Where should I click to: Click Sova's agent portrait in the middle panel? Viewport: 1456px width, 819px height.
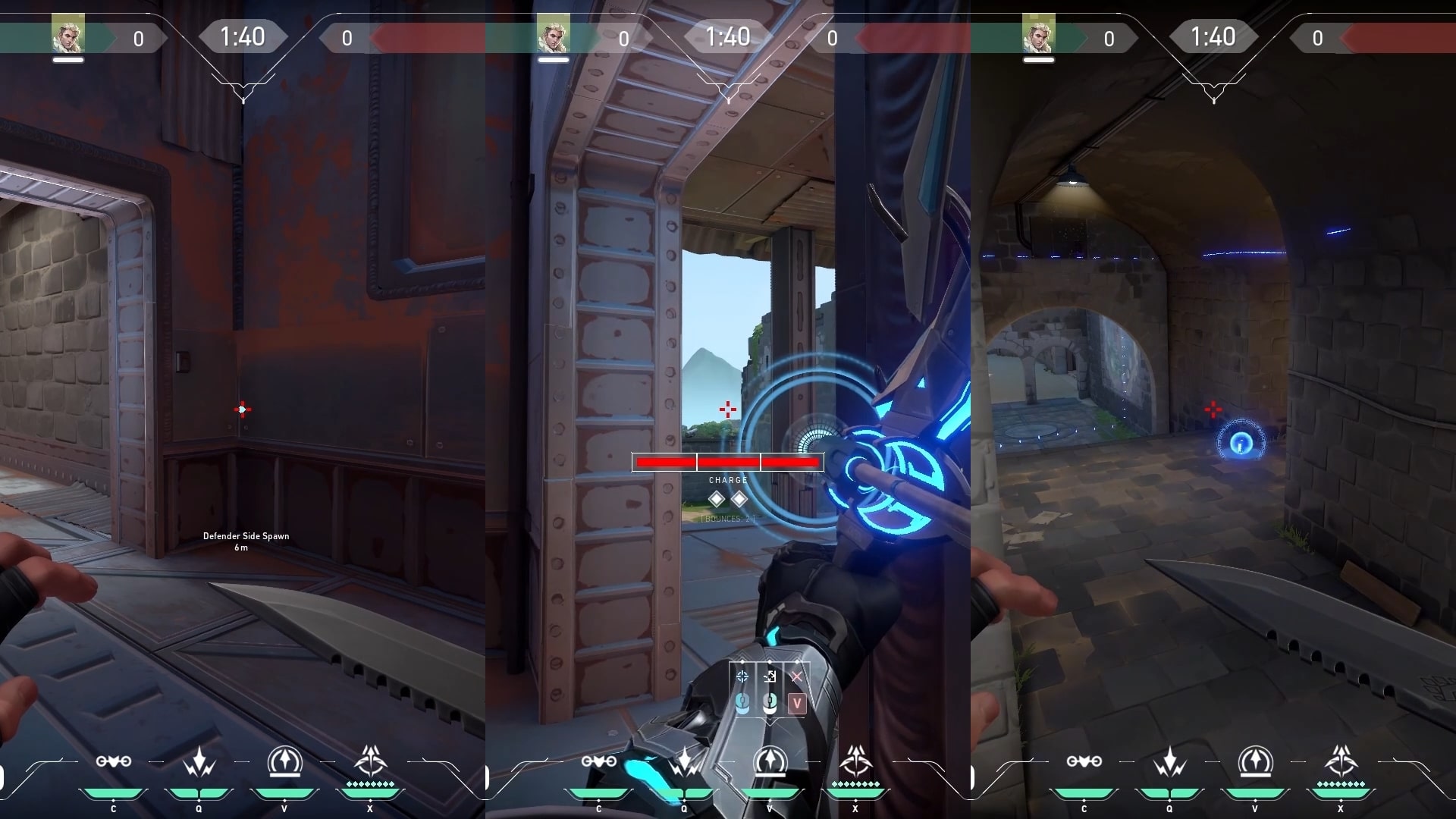pyautogui.click(x=553, y=36)
